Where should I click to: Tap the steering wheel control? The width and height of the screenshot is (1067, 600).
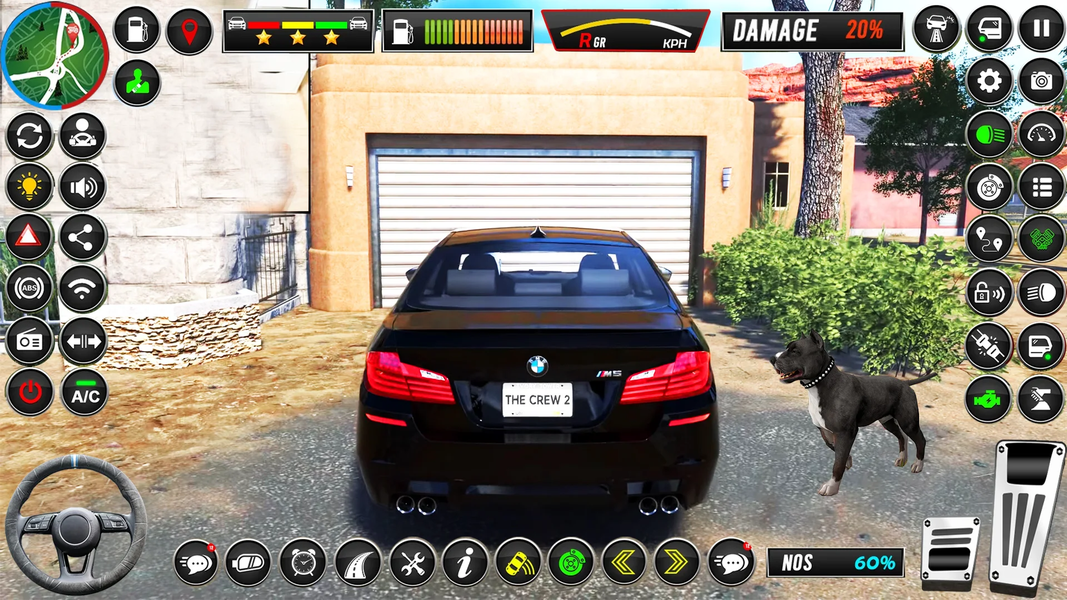(76, 526)
